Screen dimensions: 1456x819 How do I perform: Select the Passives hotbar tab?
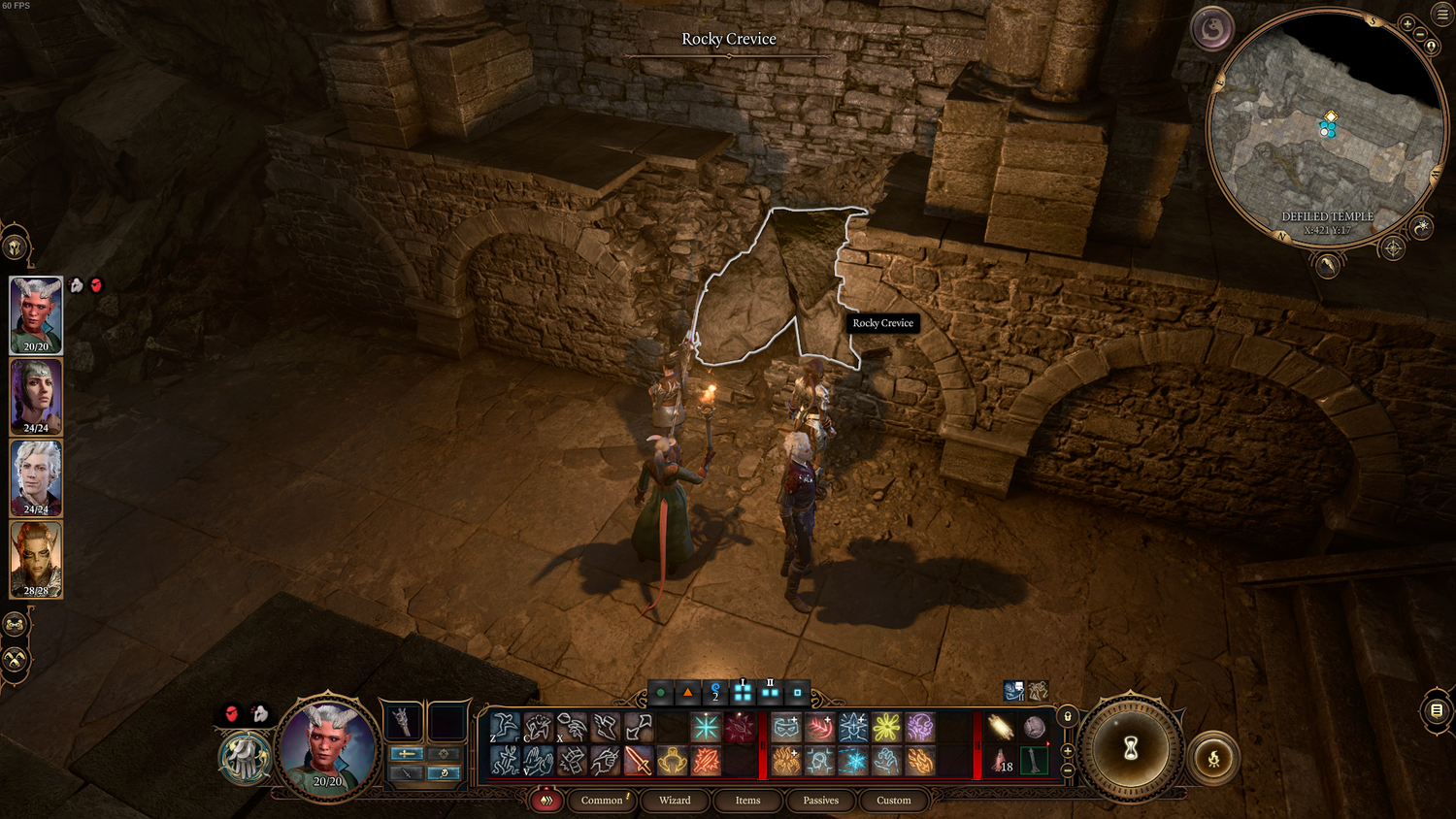click(820, 801)
